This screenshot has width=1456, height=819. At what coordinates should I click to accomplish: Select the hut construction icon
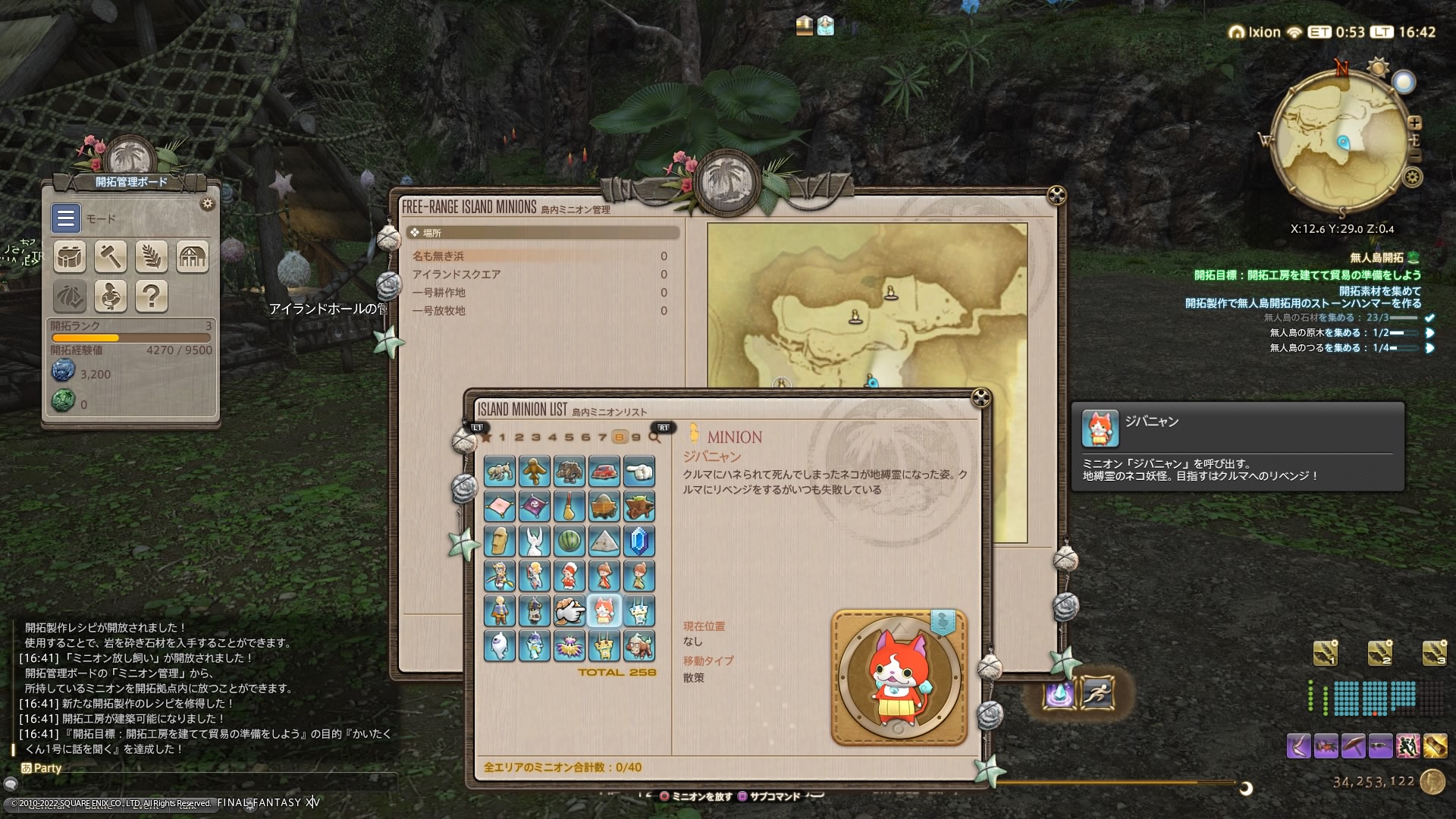[193, 256]
